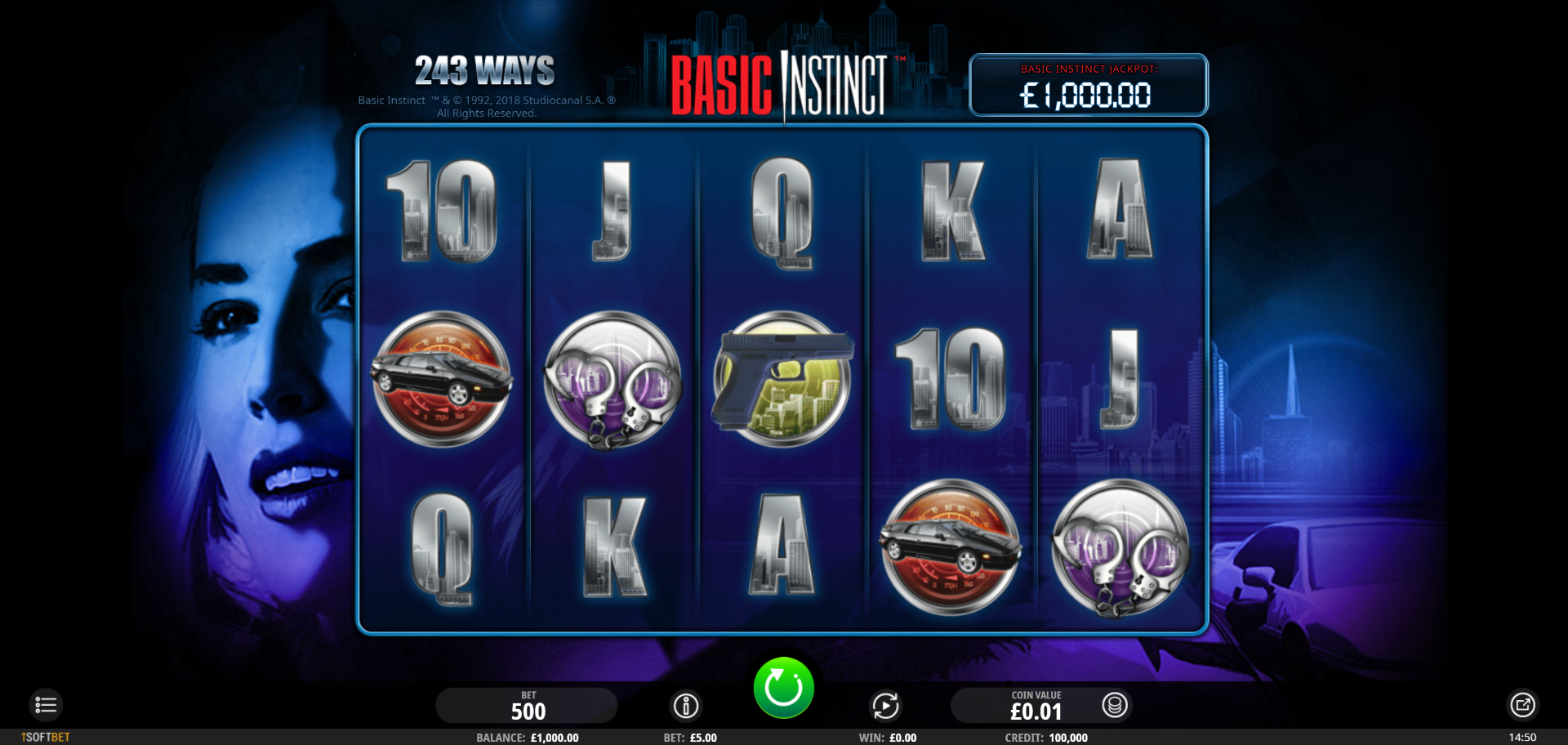Click the coin stack icon

[1115, 705]
